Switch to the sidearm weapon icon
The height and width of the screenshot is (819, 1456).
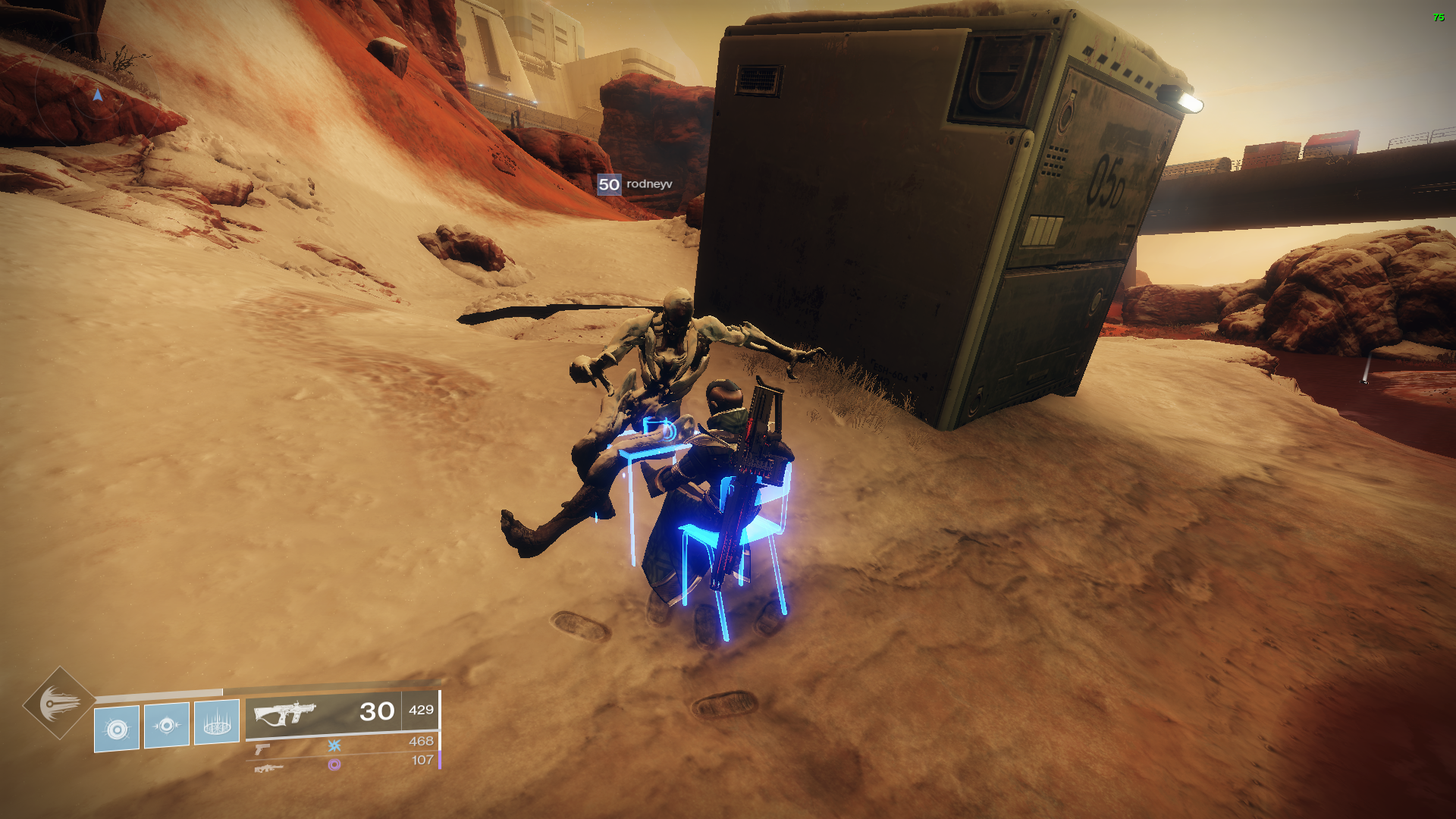pyautogui.click(x=262, y=749)
